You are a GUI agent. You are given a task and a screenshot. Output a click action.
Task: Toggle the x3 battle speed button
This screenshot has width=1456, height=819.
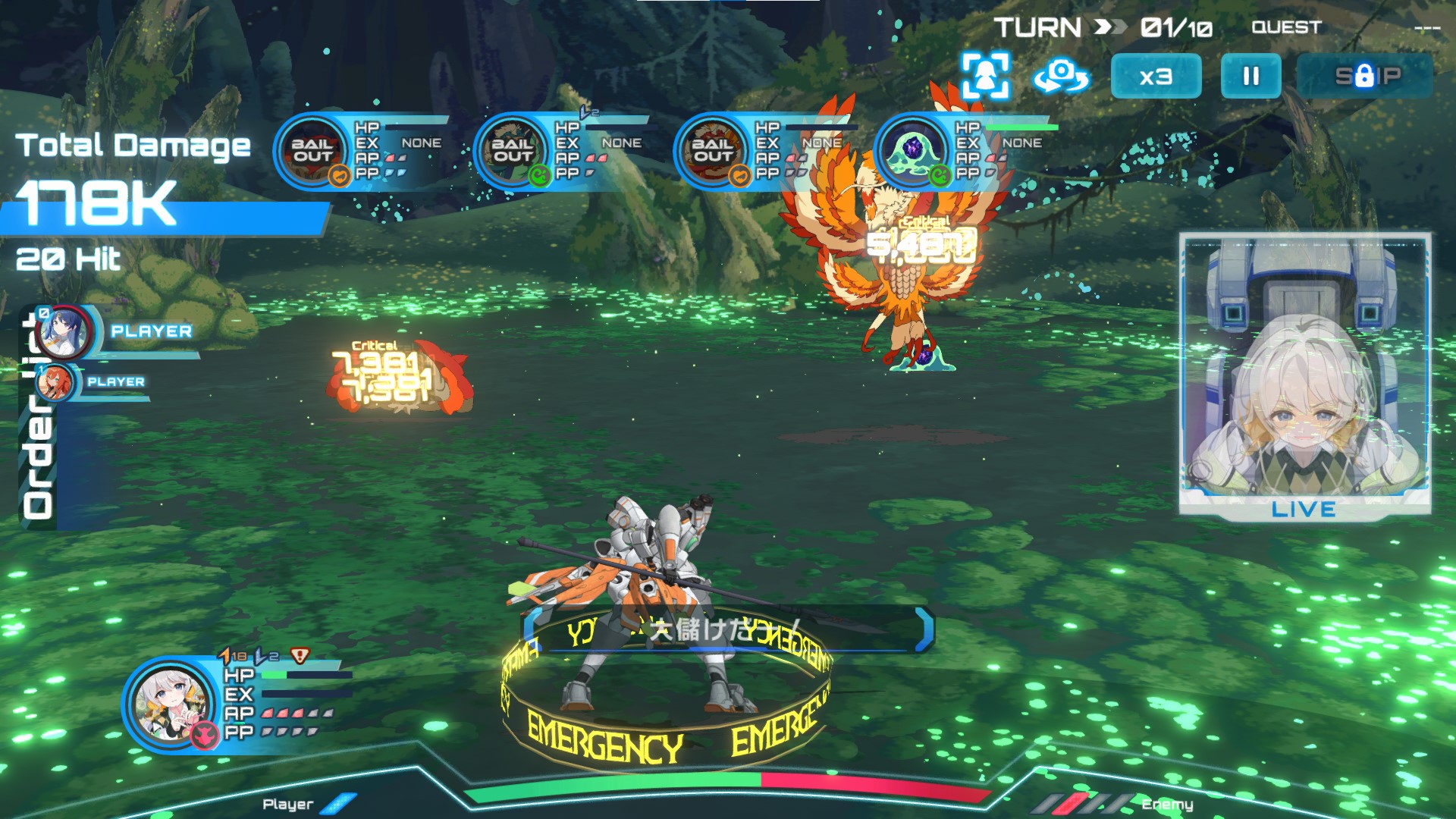click(1156, 77)
